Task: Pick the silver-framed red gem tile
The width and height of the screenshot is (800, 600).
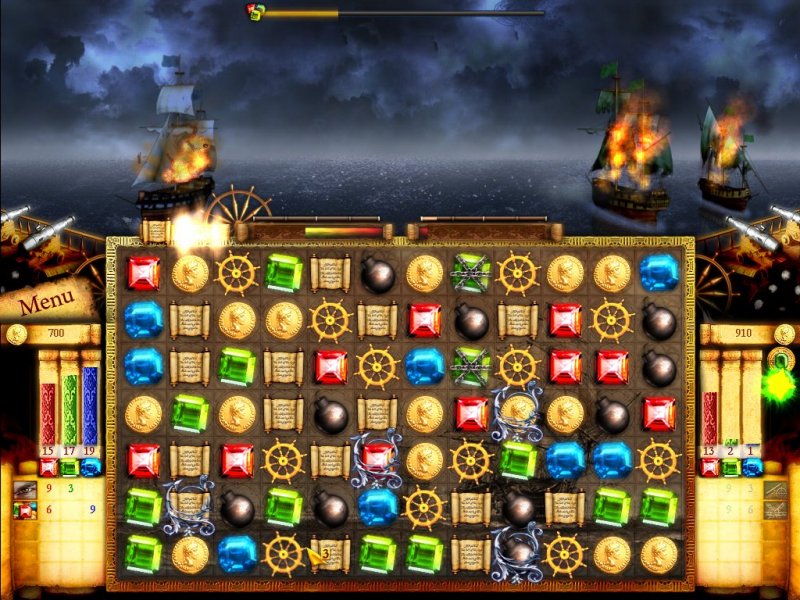Action: click(x=377, y=459)
